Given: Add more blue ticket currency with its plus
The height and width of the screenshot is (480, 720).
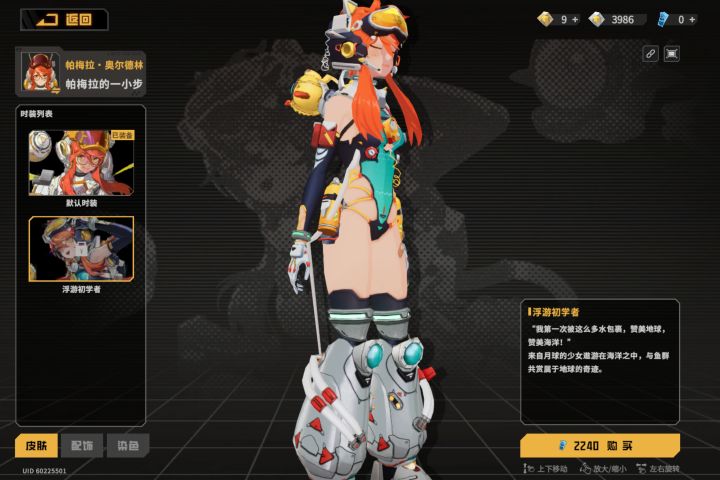Looking at the screenshot, I should (692, 19).
